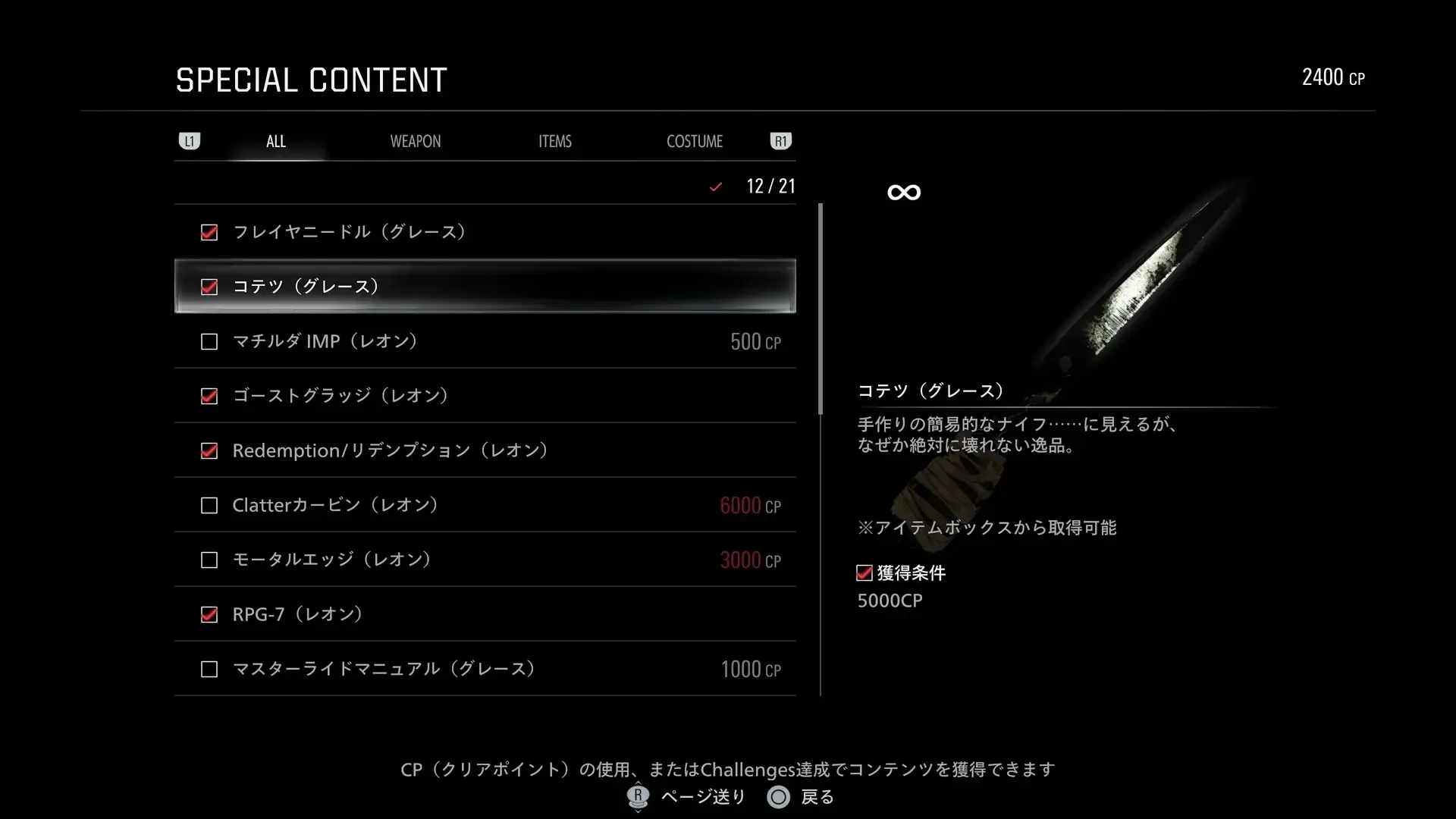The width and height of the screenshot is (1456, 819).
Task: Click the checkmark icon beside the 12/21 counter
Action: [715, 186]
